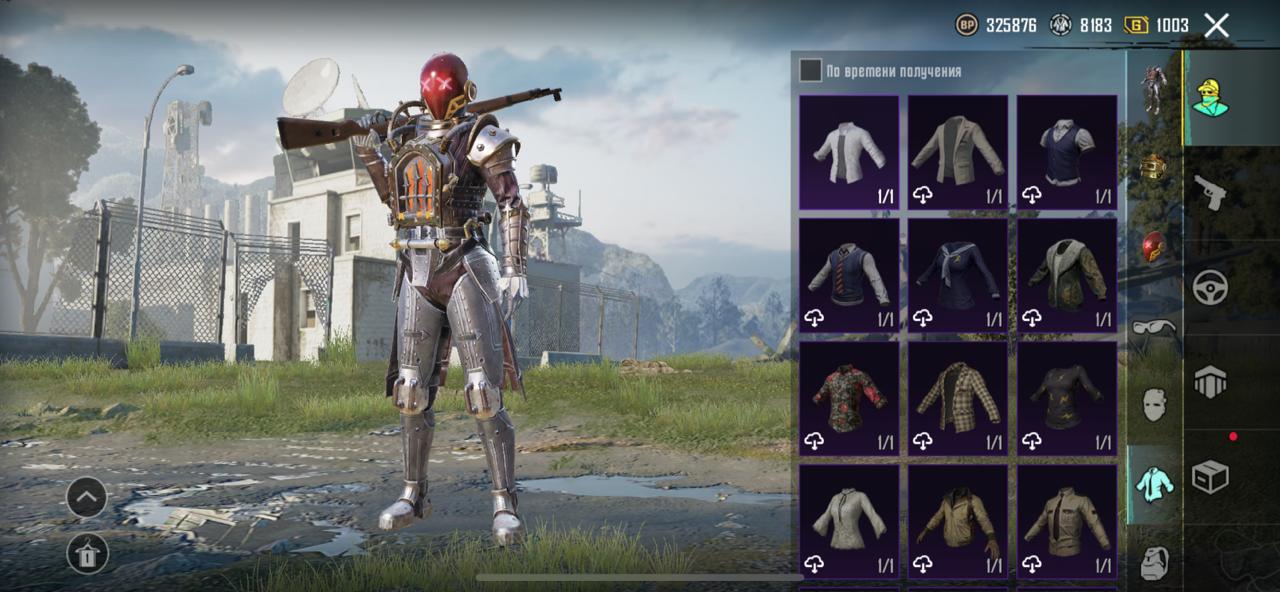Switch to the backpack subcategory
This screenshot has width=1280, height=592.
(x=1154, y=563)
